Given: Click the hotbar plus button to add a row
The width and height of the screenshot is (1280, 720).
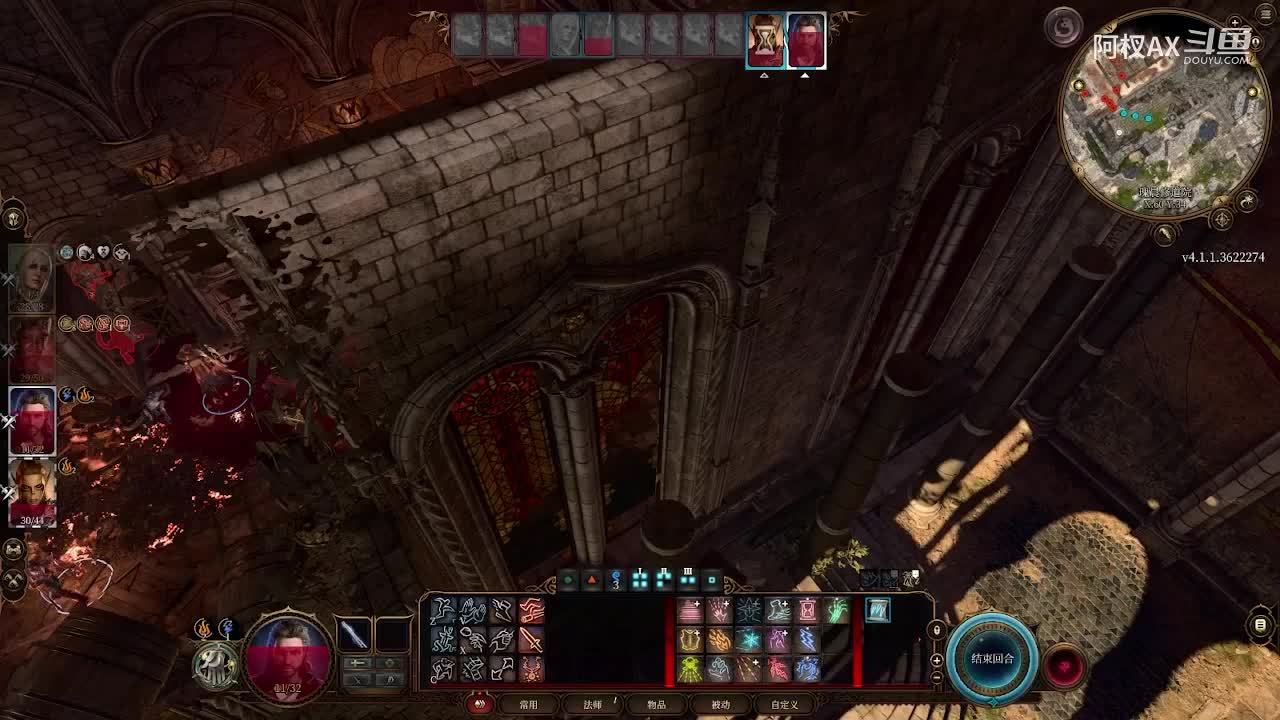Looking at the screenshot, I should tap(936, 660).
